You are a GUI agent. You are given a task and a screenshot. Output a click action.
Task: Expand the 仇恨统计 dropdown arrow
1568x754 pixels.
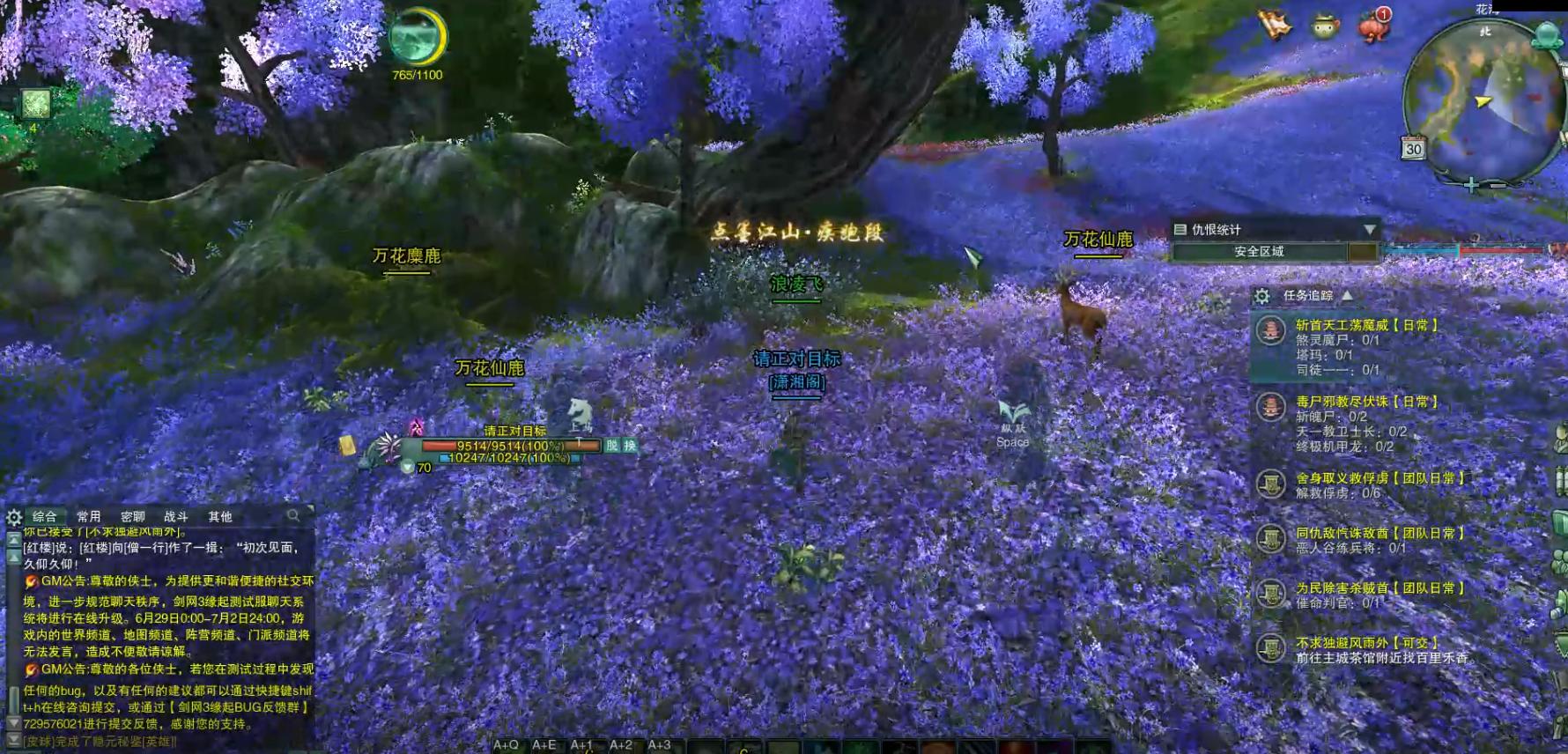(x=1369, y=230)
